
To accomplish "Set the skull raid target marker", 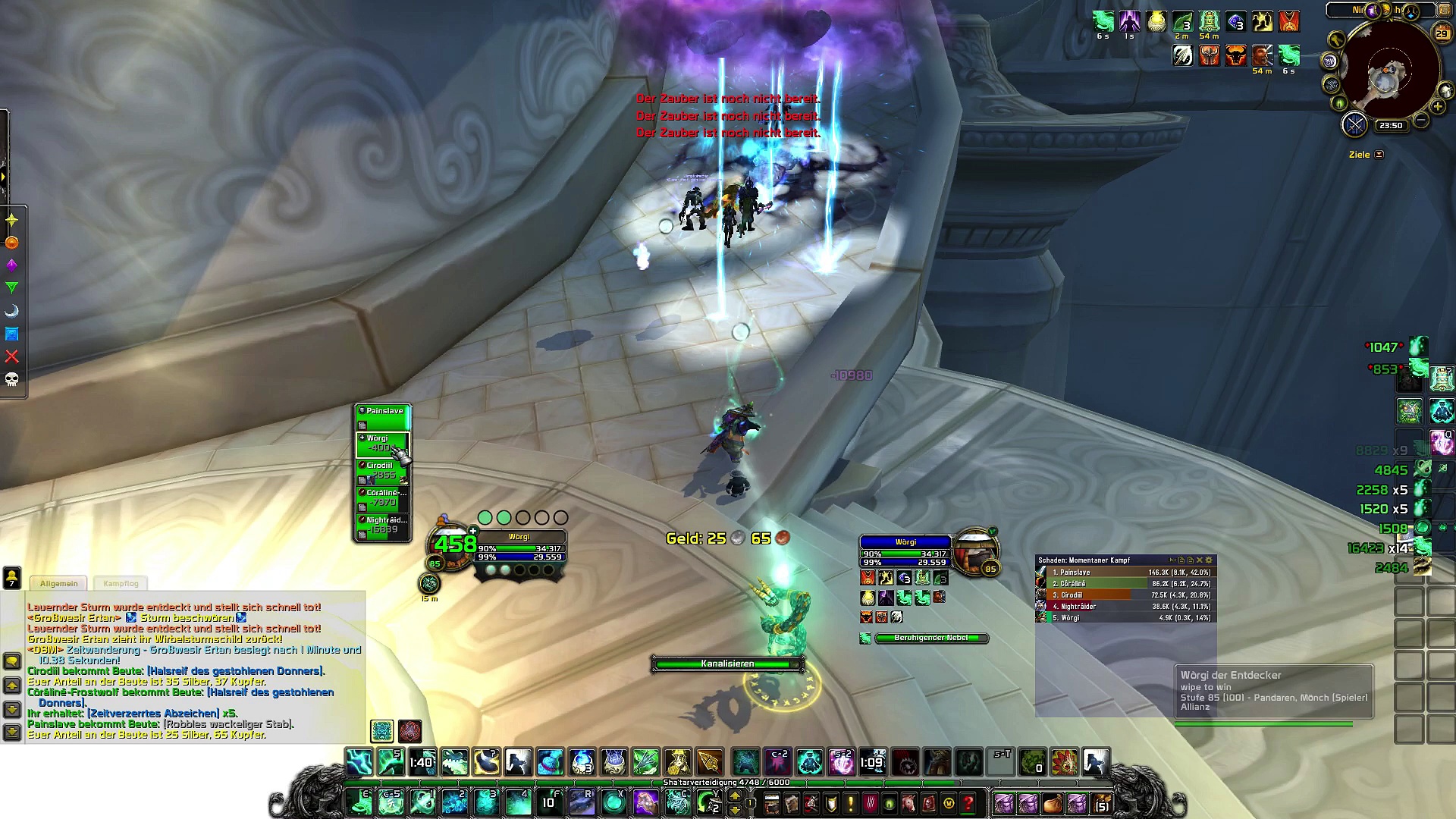I will (12, 379).
